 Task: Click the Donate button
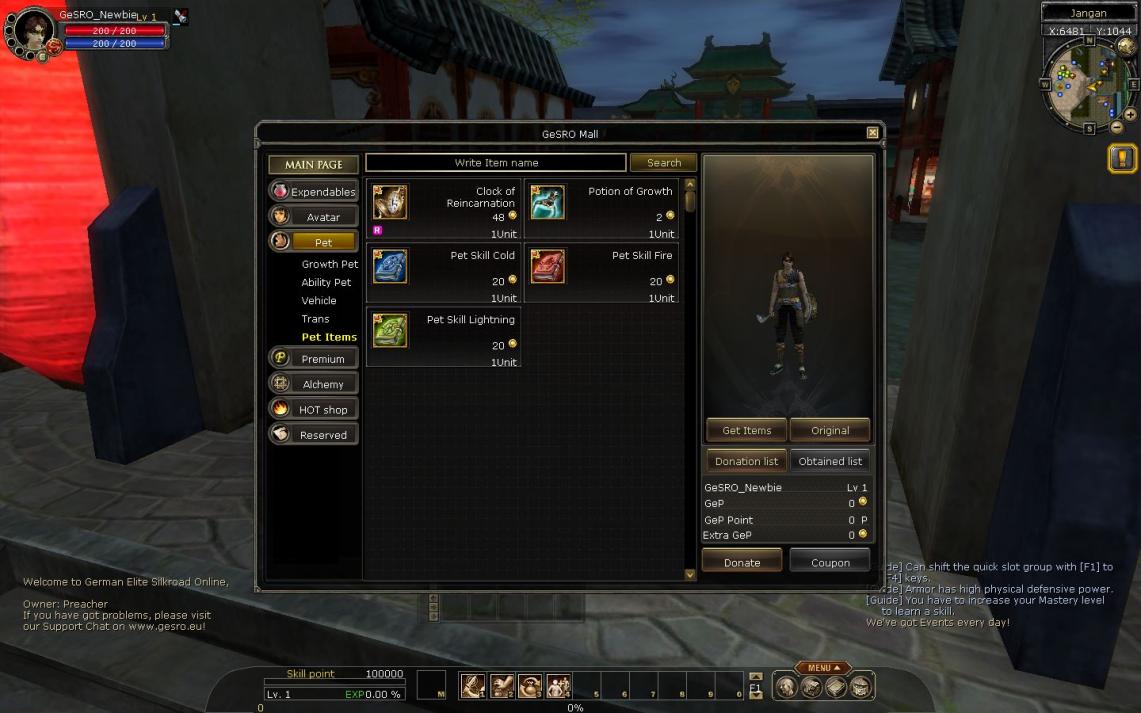(x=742, y=562)
